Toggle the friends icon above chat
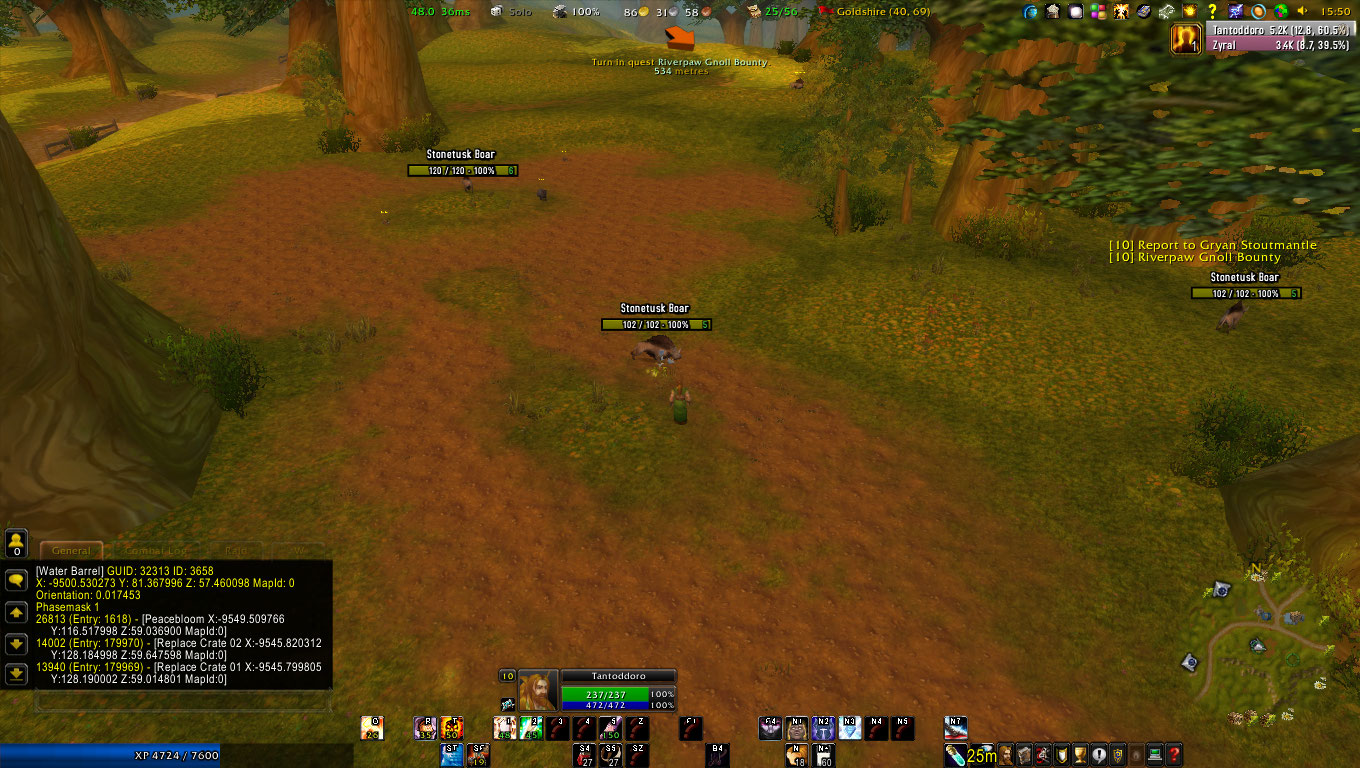The width and height of the screenshot is (1360, 768). coord(16,543)
